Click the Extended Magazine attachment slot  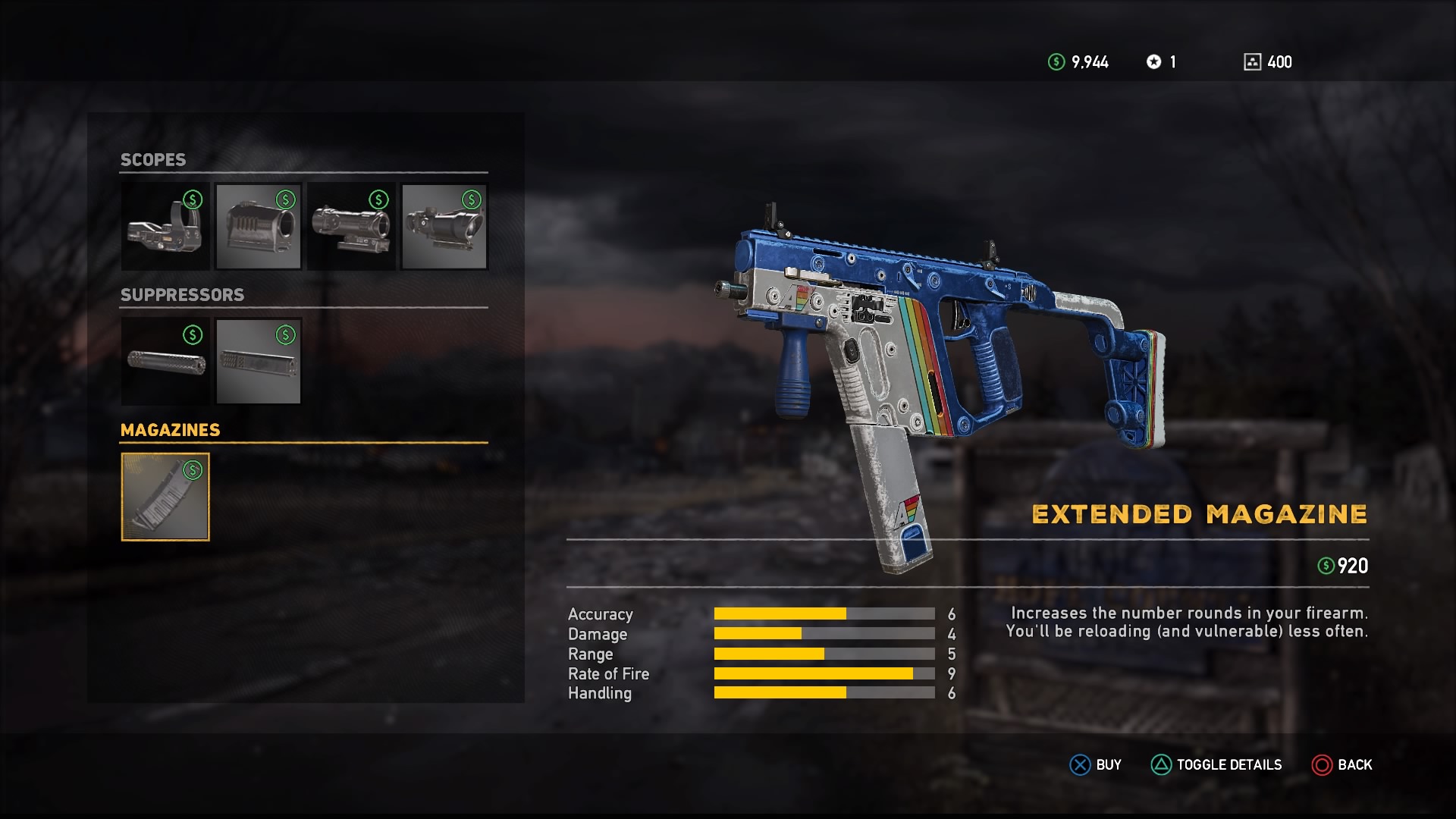tap(165, 497)
